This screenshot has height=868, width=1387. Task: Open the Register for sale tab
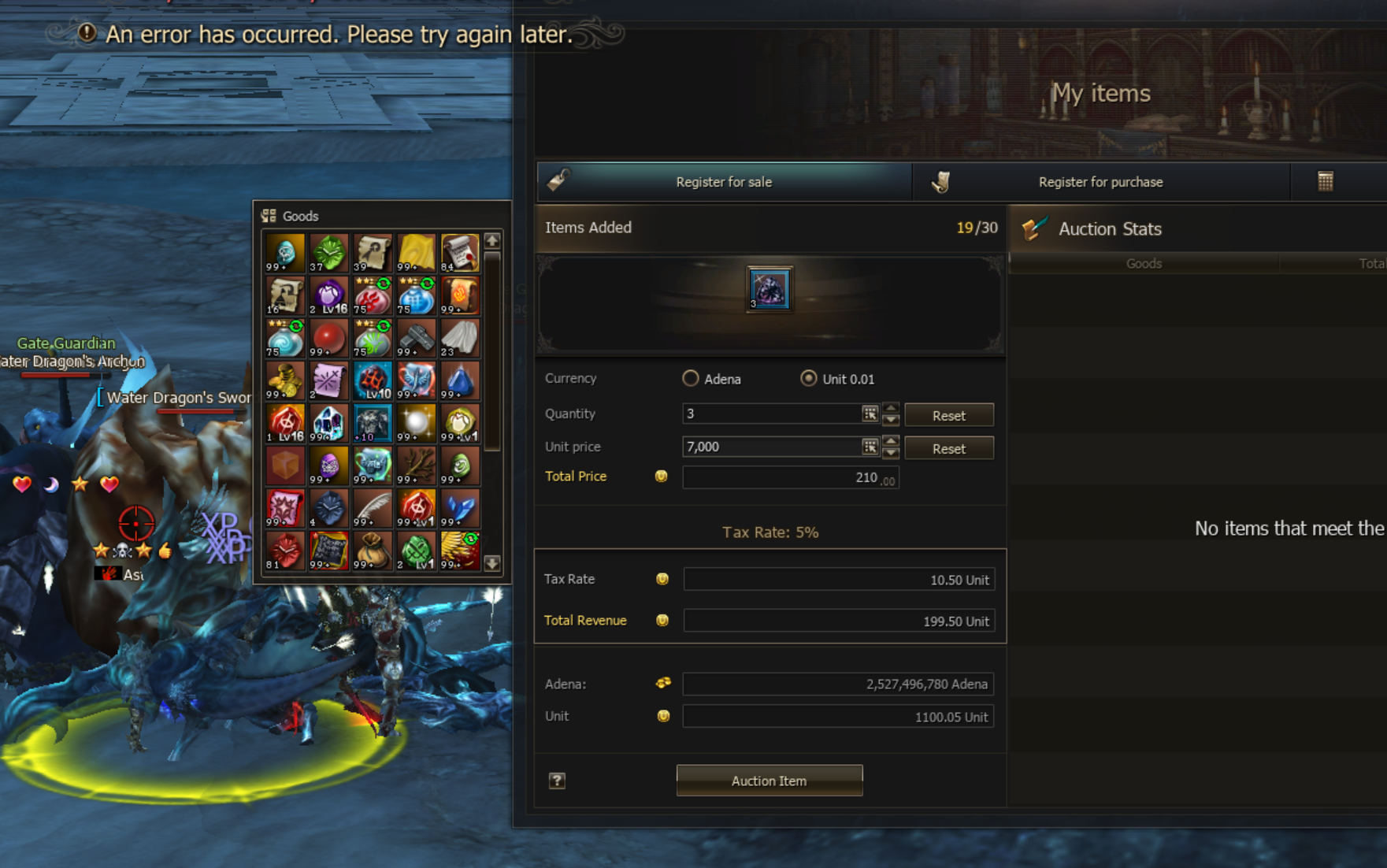pos(723,182)
